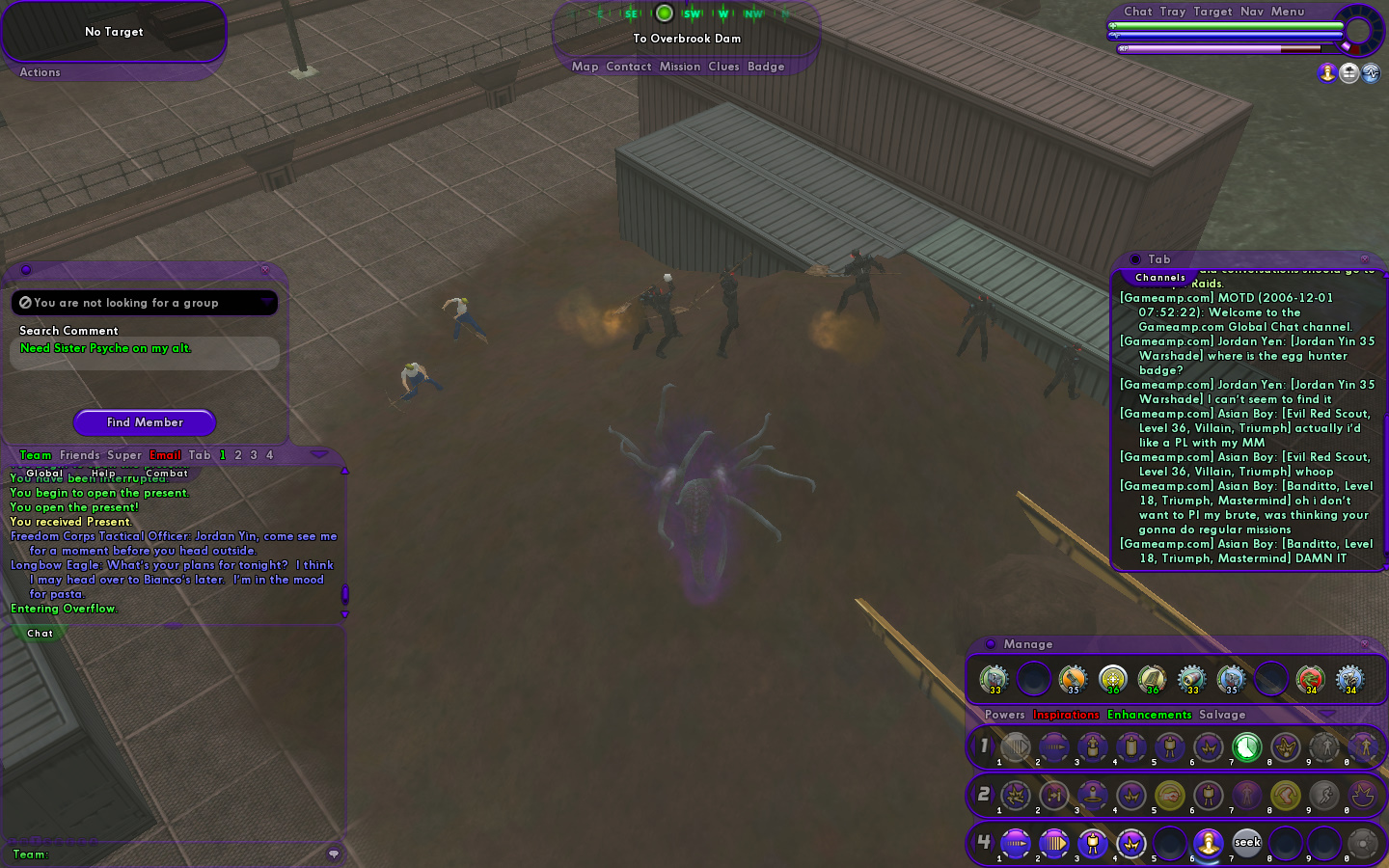The image size is (1389, 868).
Task: Open the looking-for-group status dropdown
Action: click(266, 303)
